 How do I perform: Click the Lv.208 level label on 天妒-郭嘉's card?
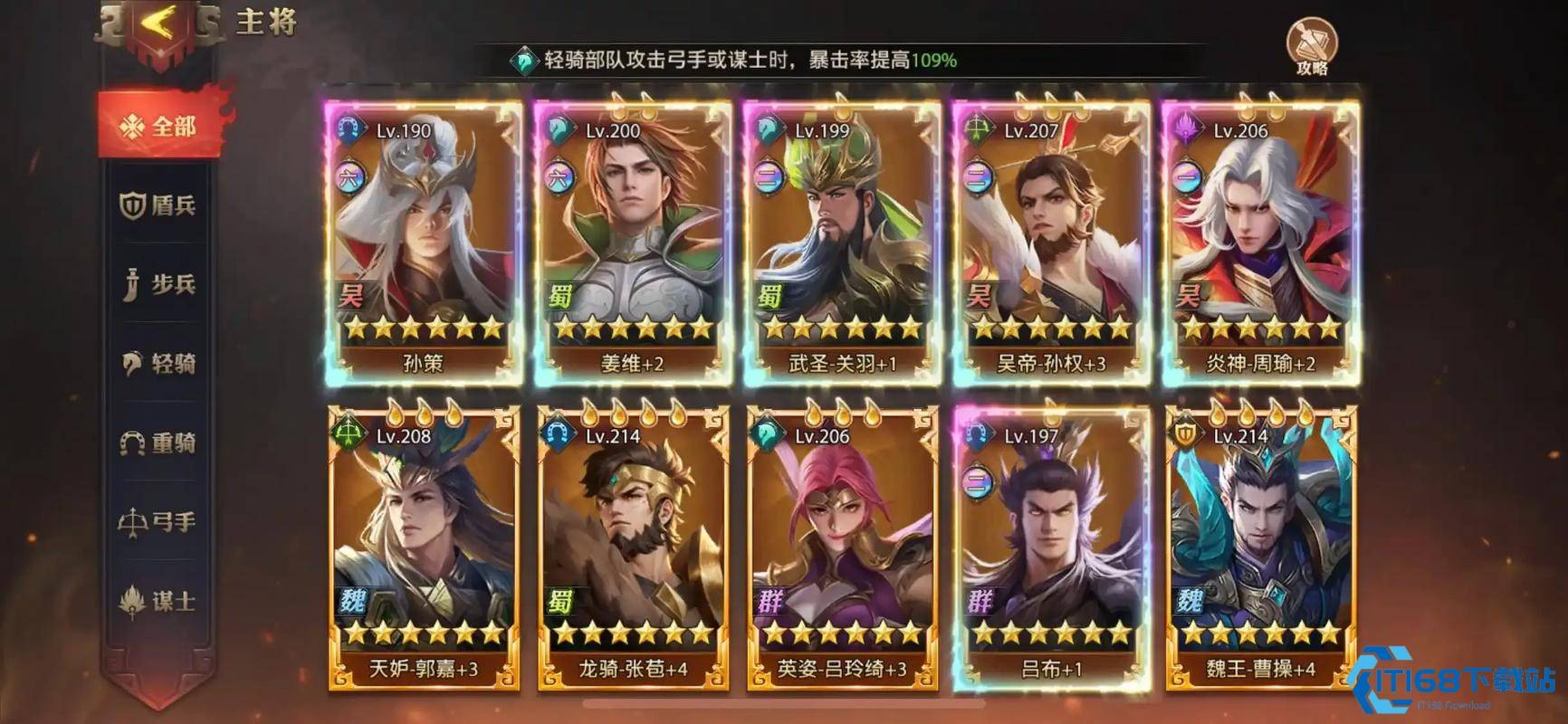(x=404, y=439)
